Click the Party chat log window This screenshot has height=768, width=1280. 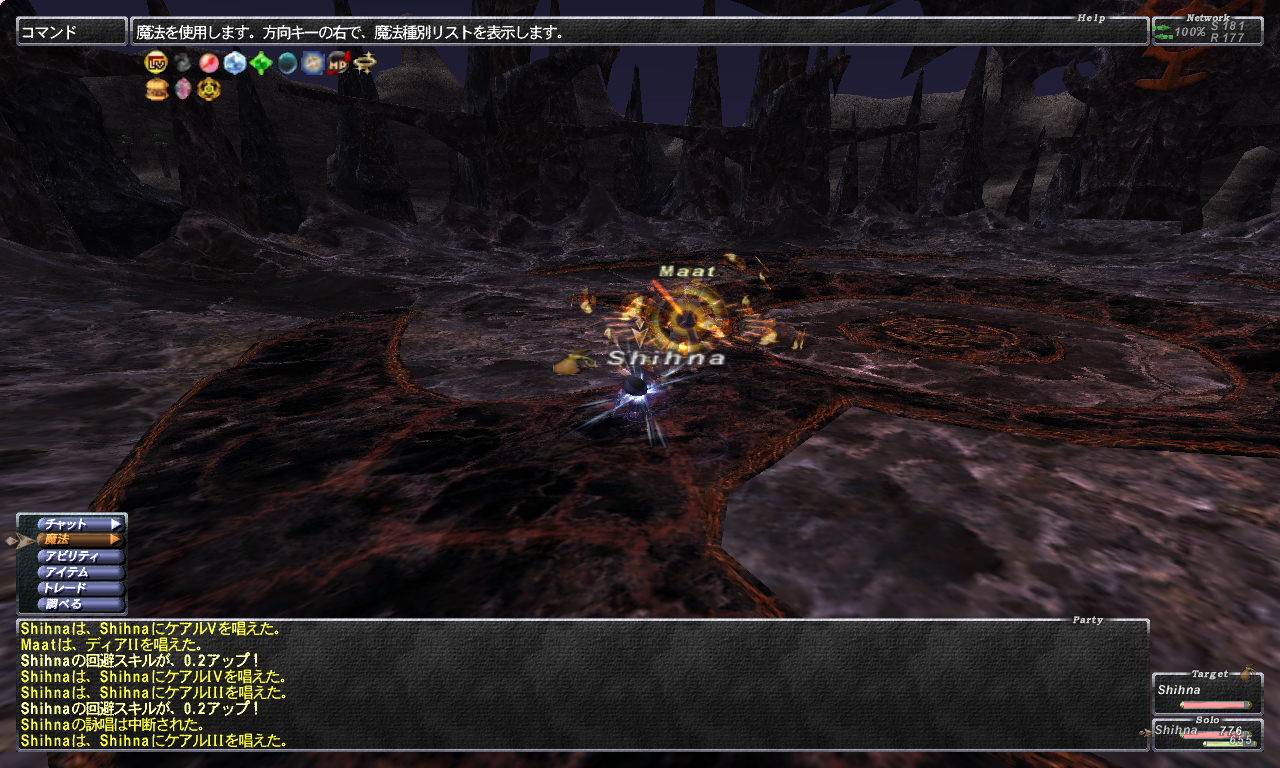(x=582, y=684)
